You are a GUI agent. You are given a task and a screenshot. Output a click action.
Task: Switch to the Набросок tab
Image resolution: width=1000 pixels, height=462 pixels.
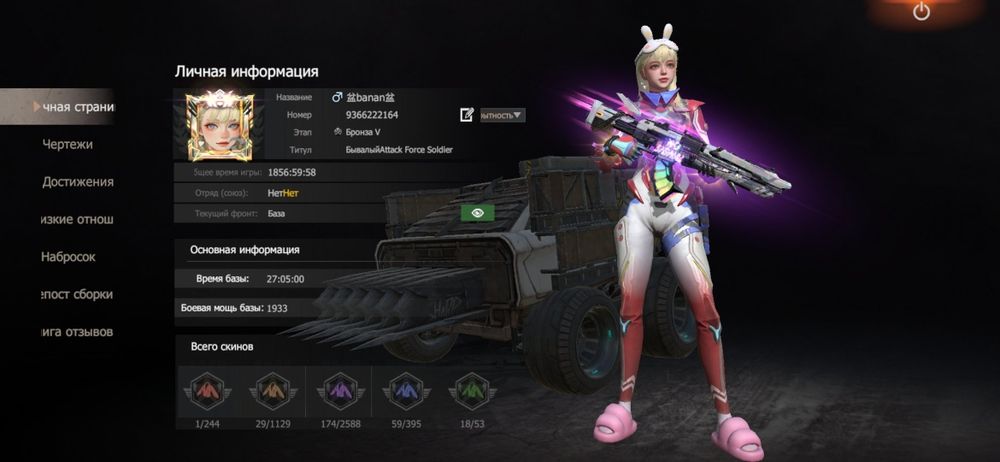click(x=68, y=257)
